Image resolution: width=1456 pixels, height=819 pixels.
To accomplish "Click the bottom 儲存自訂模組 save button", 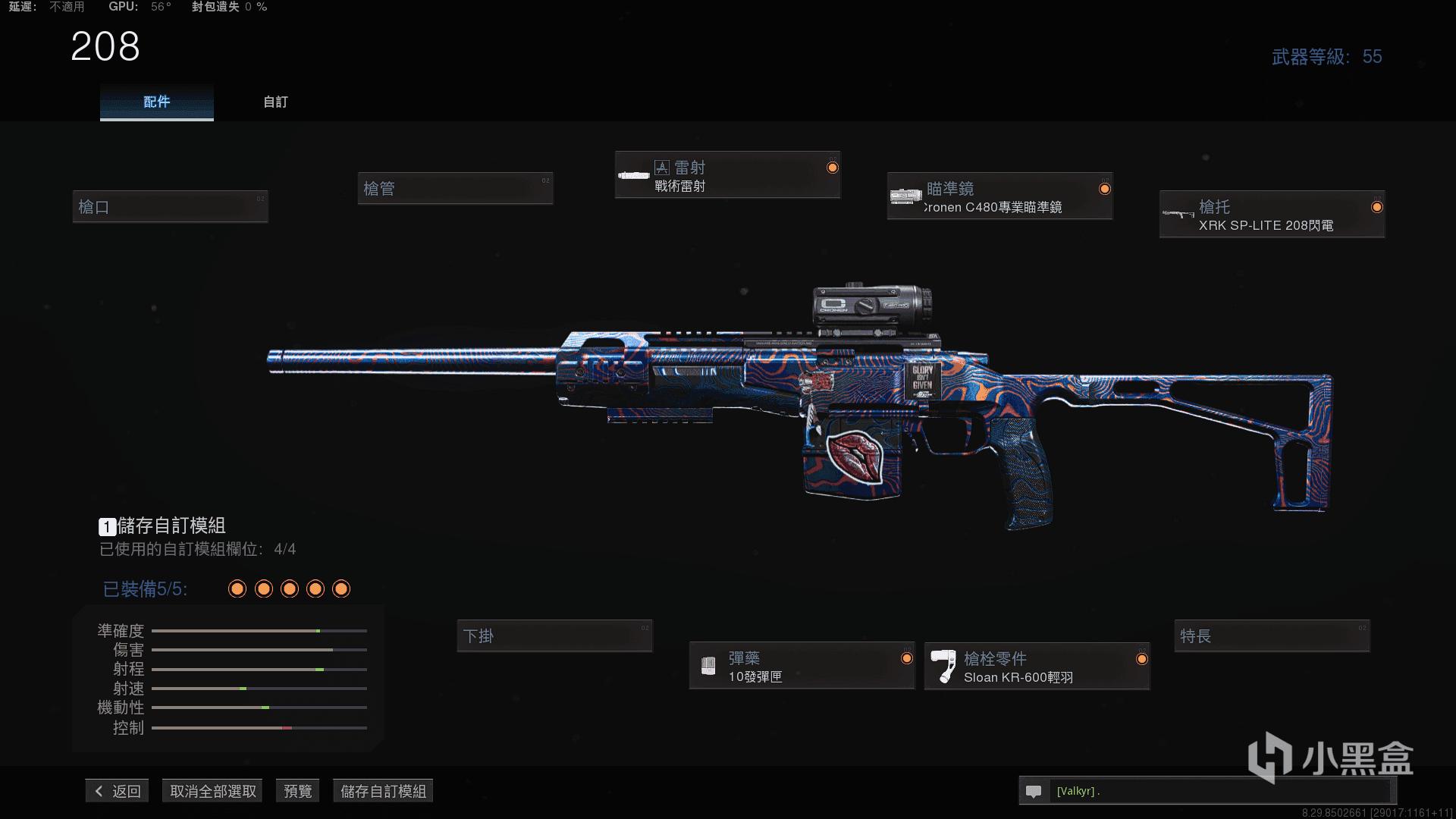I will (383, 791).
